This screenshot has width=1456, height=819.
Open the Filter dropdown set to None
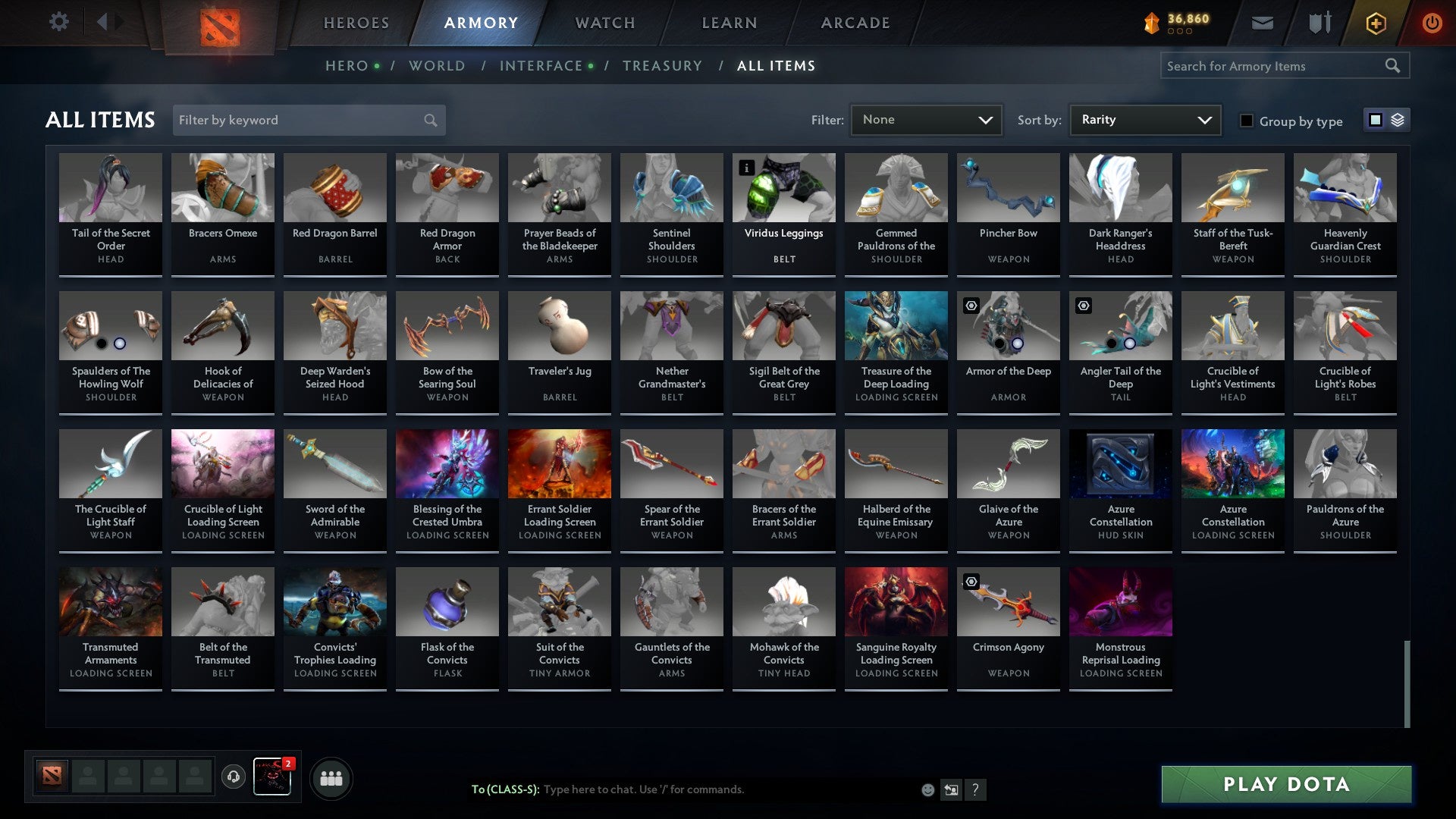926,119
